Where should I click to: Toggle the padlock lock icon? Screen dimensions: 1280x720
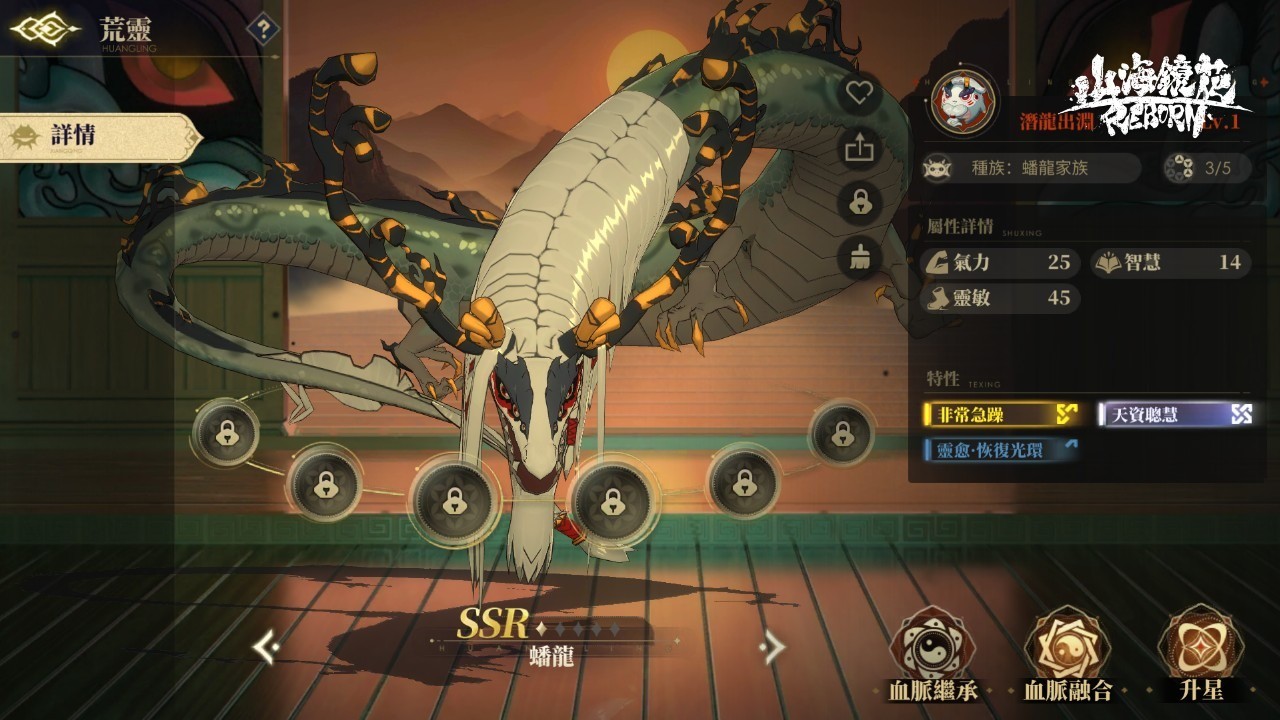859,203
